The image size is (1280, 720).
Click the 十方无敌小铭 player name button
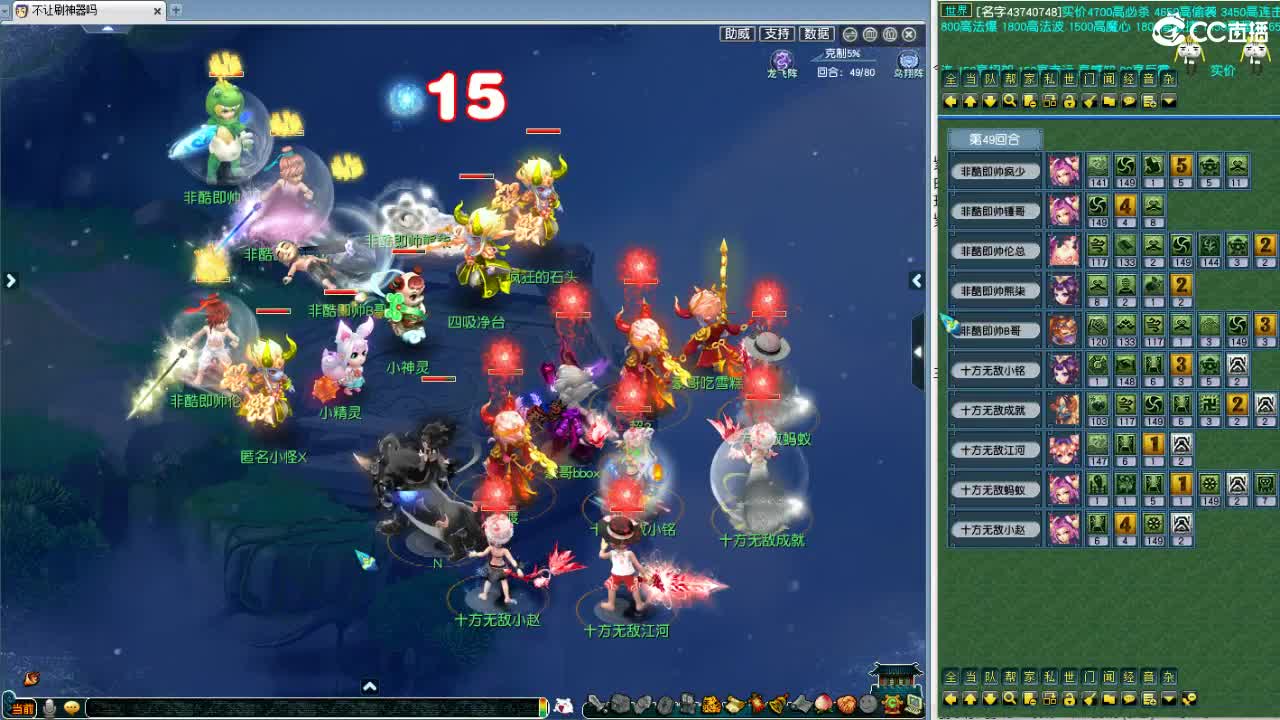996,370
